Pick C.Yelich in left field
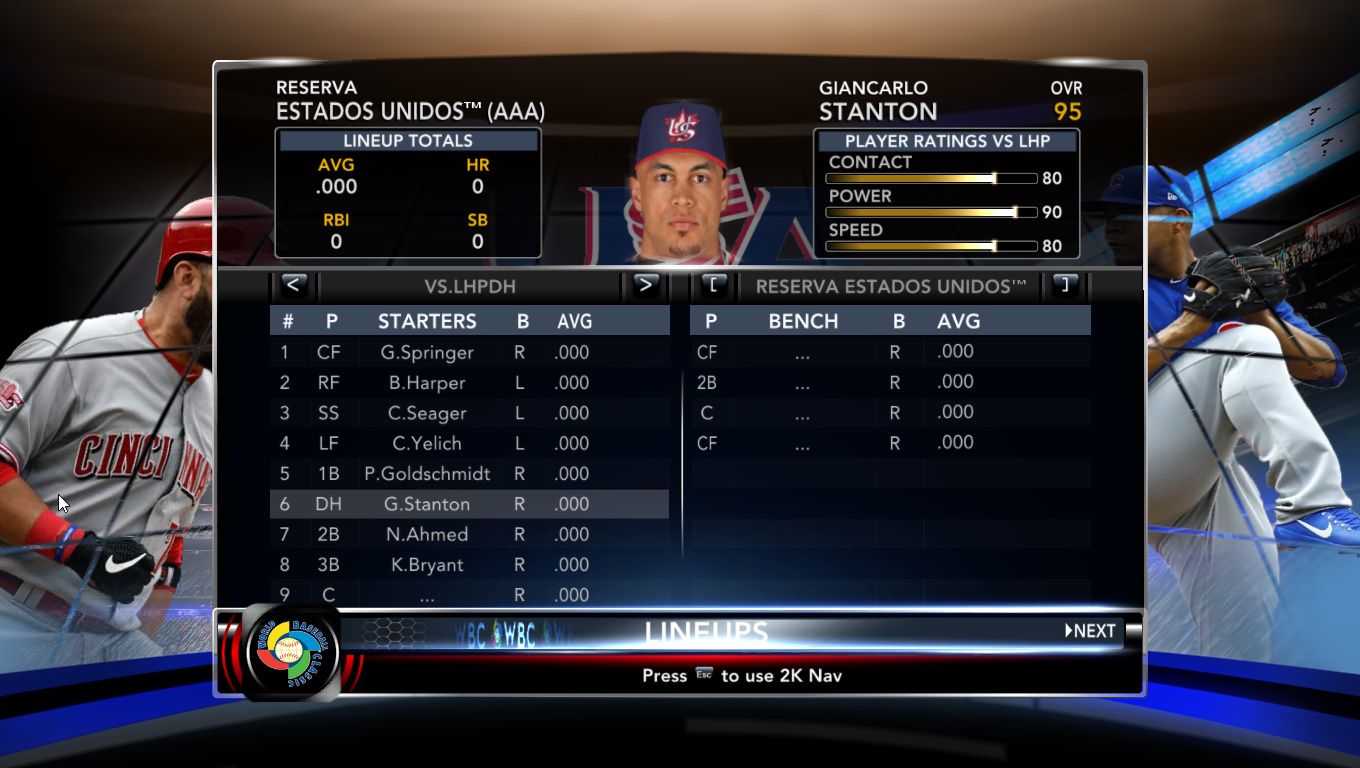 pos(427,443)
